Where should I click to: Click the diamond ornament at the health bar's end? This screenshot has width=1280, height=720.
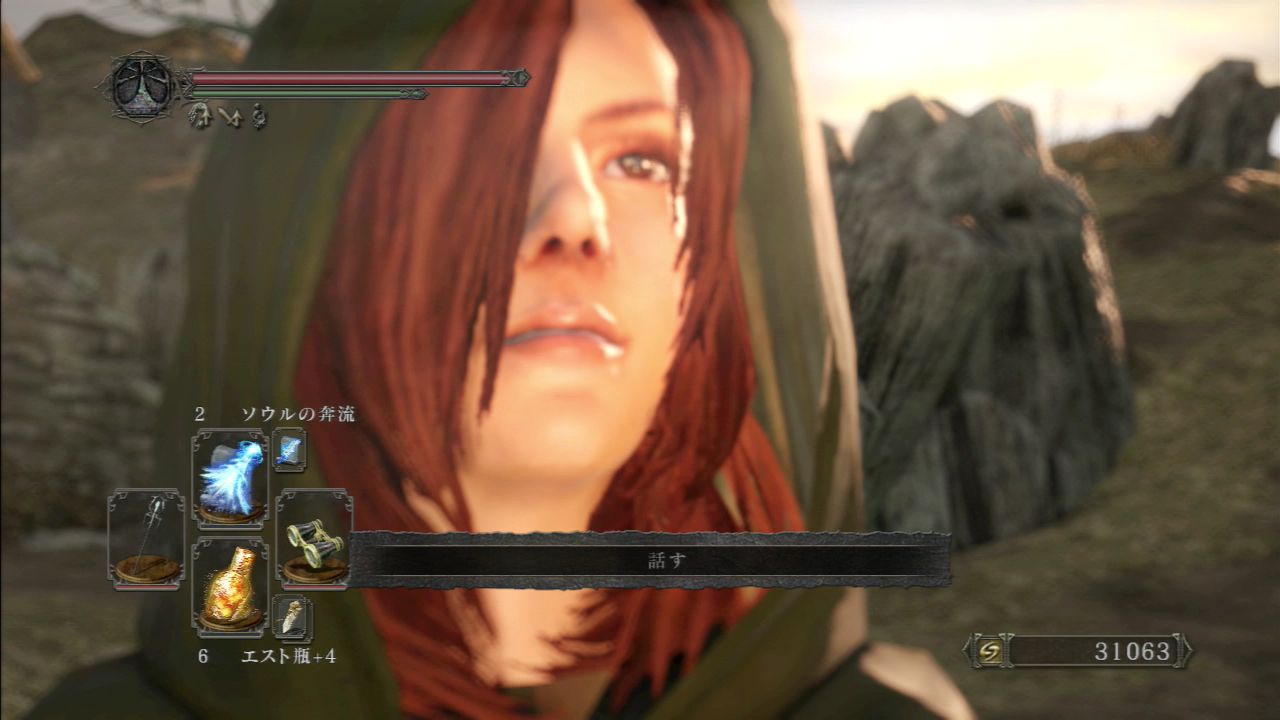518,76
